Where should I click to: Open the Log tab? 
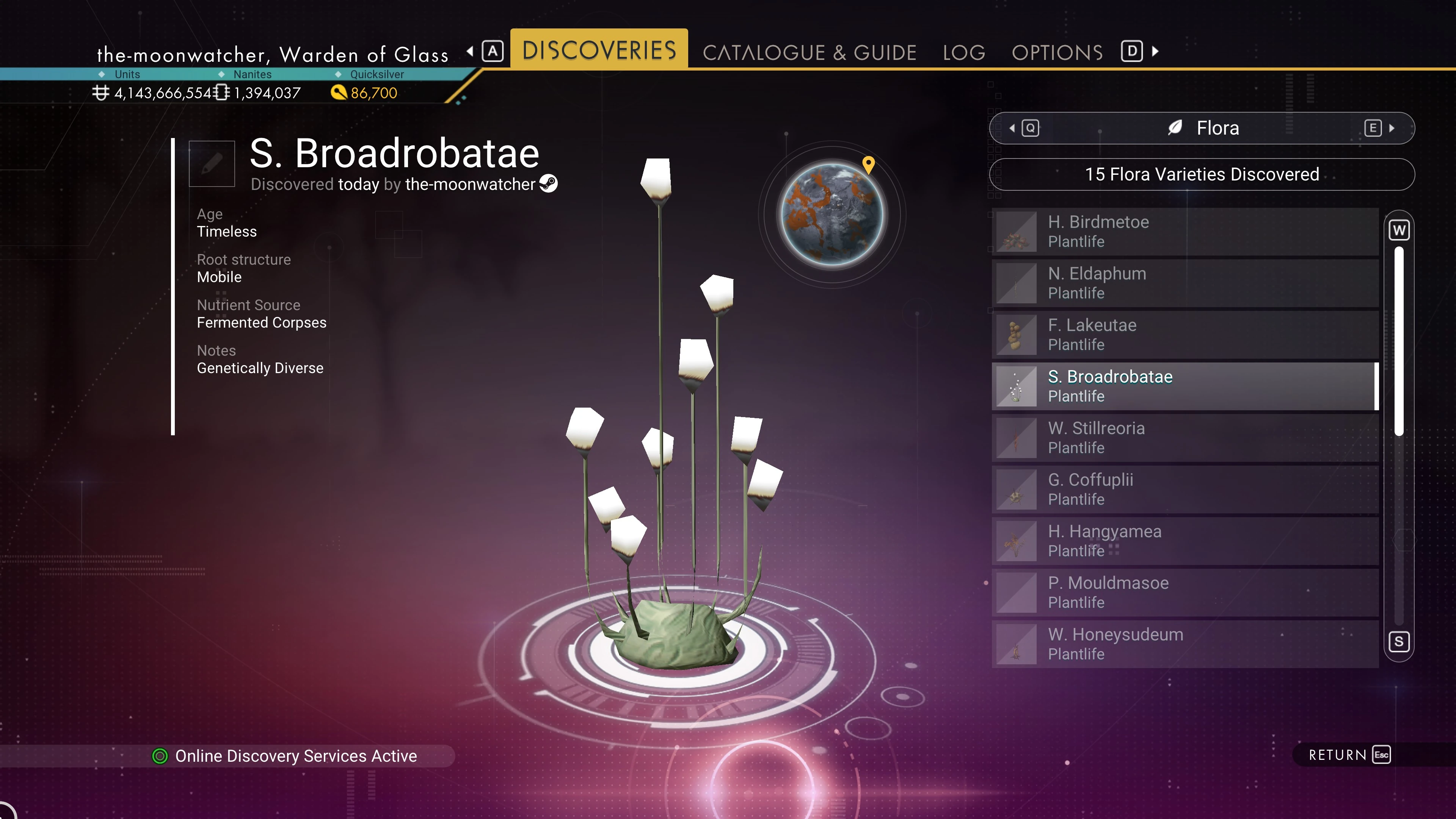964,53
